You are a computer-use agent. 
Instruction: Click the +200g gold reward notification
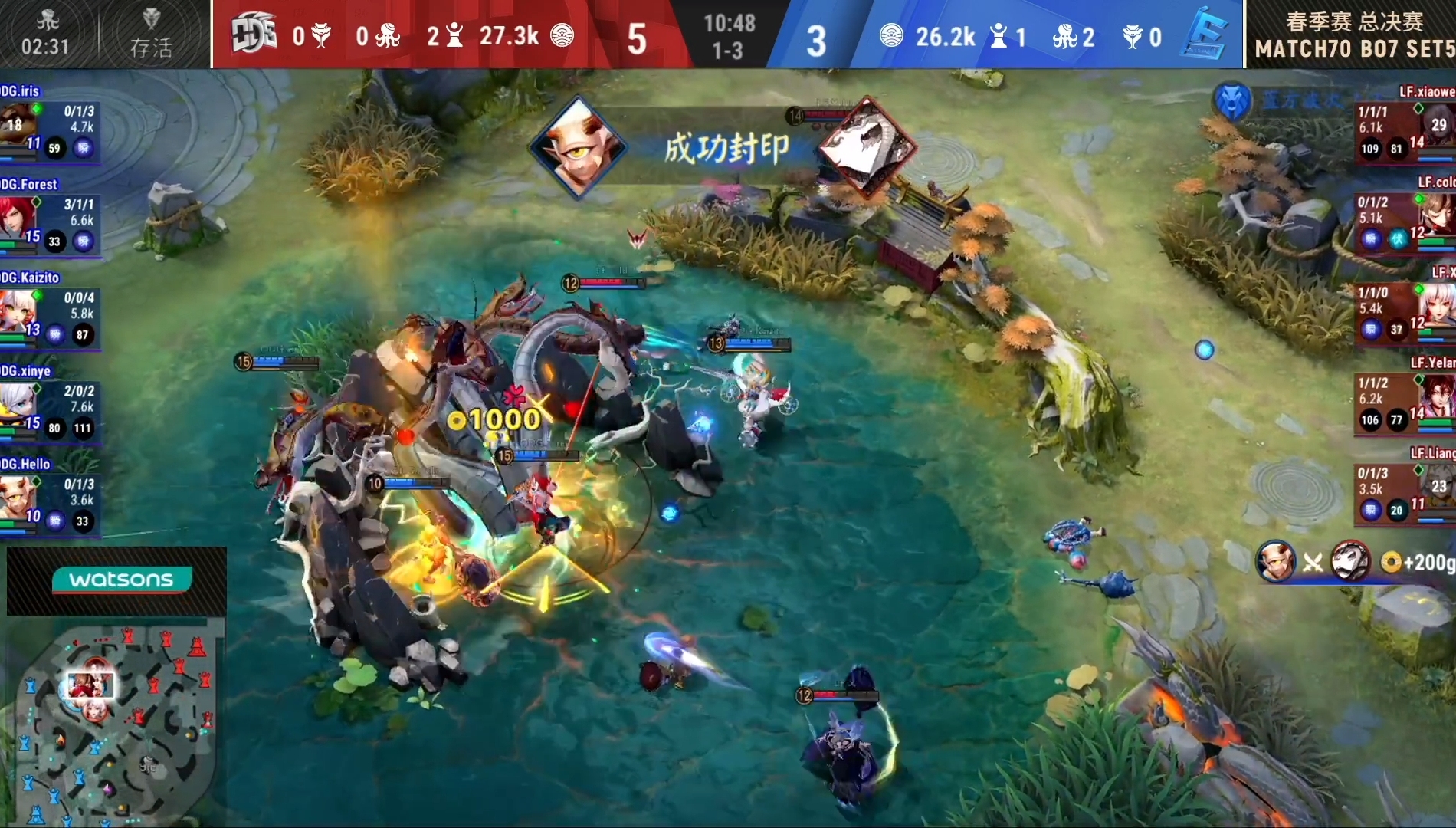(1420, 562)
